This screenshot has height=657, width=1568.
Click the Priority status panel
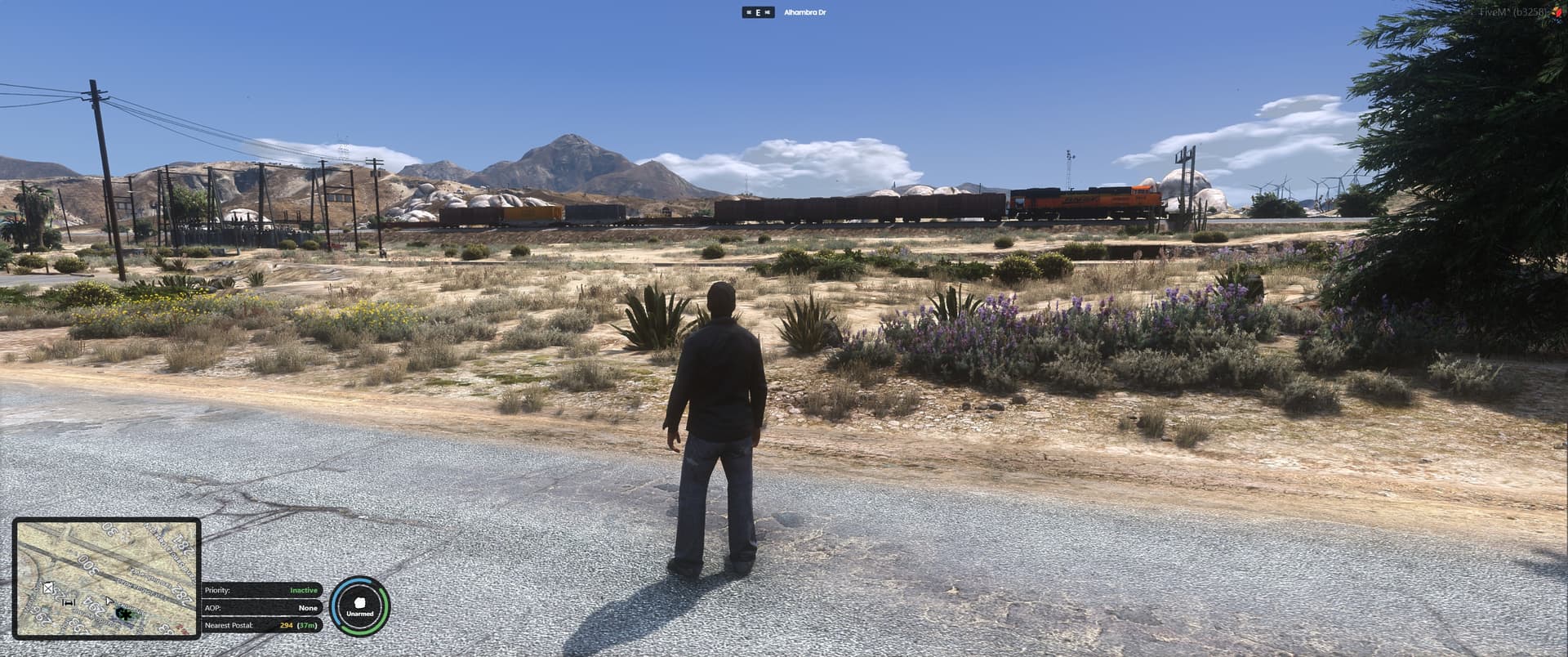pyautogui.click(x=261, y=590)
